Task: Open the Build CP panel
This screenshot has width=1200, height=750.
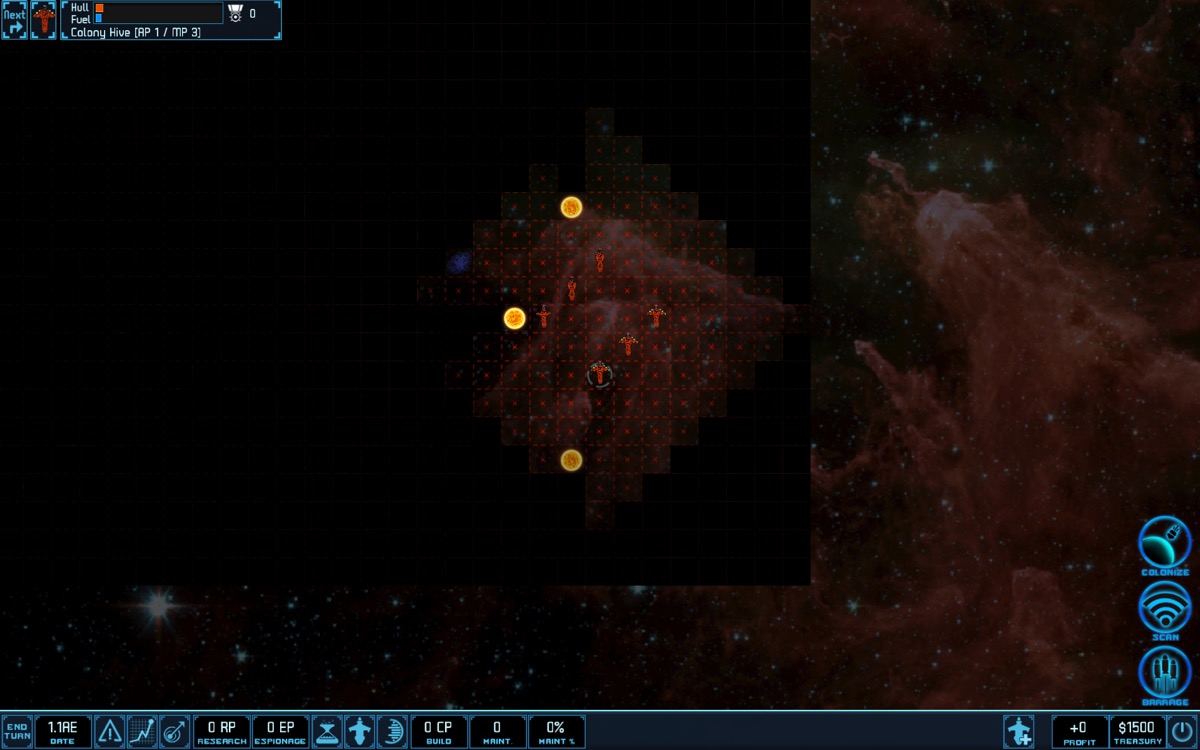Action: pos(438,732)
